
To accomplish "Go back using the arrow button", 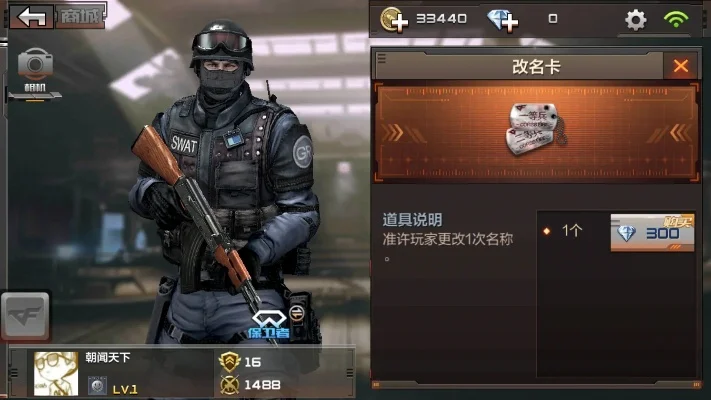I will pyautogui.click(x=35, y=17).
